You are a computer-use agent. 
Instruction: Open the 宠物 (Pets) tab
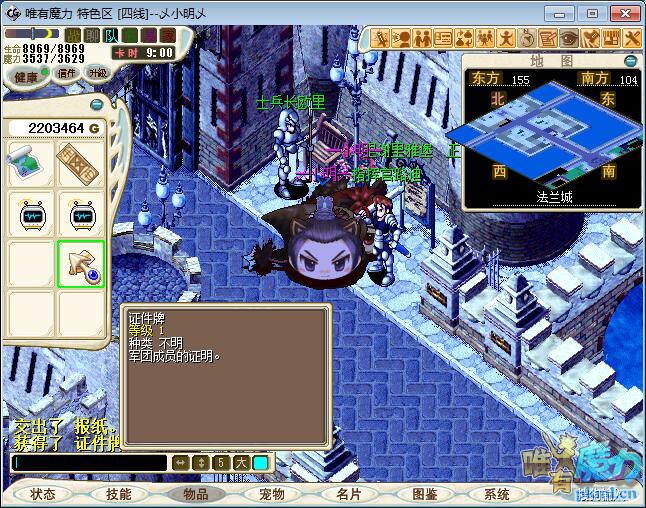272,494
